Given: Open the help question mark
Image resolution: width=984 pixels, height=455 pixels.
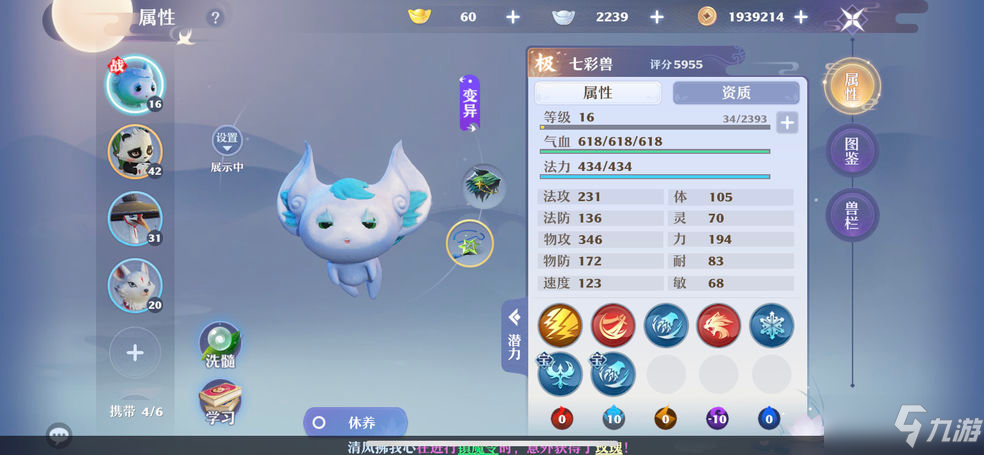Looking at the screenshot, I should tap(215, 17).
